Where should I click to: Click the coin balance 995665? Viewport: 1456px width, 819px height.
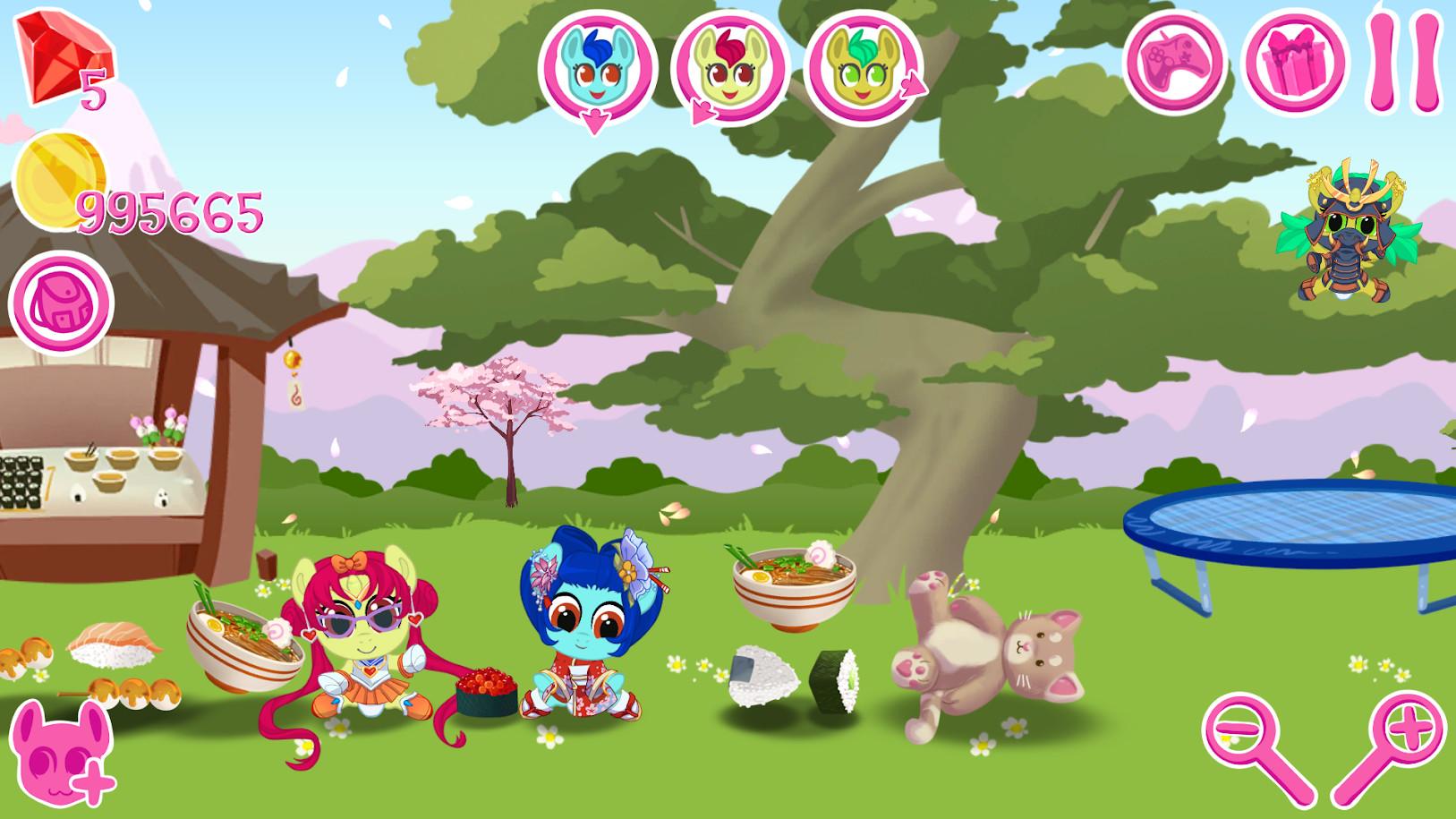click(x=168, y=212)
